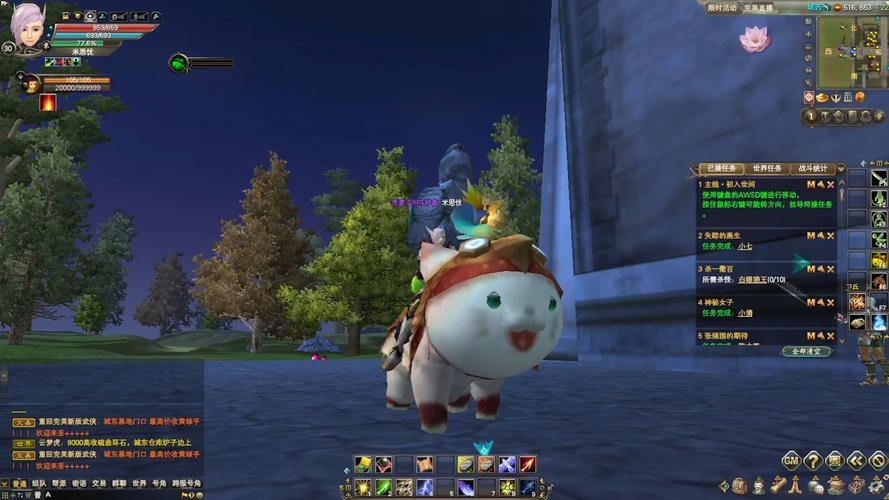Open the 限时活动 menu at top
Viewport: 889px width, 500px height.
click(721, 7)
